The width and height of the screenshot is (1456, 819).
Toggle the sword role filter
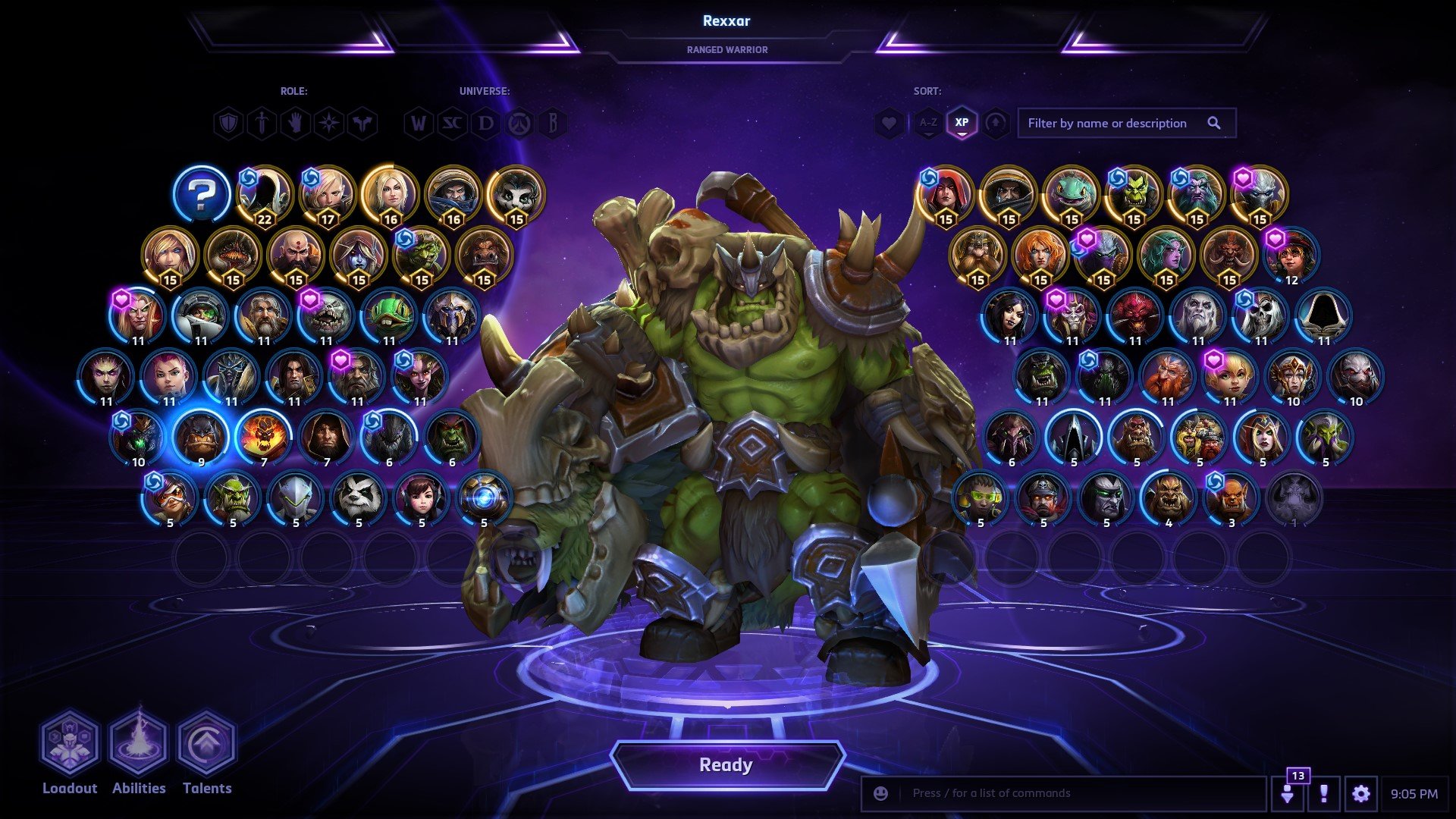click(x=262, y=123)
